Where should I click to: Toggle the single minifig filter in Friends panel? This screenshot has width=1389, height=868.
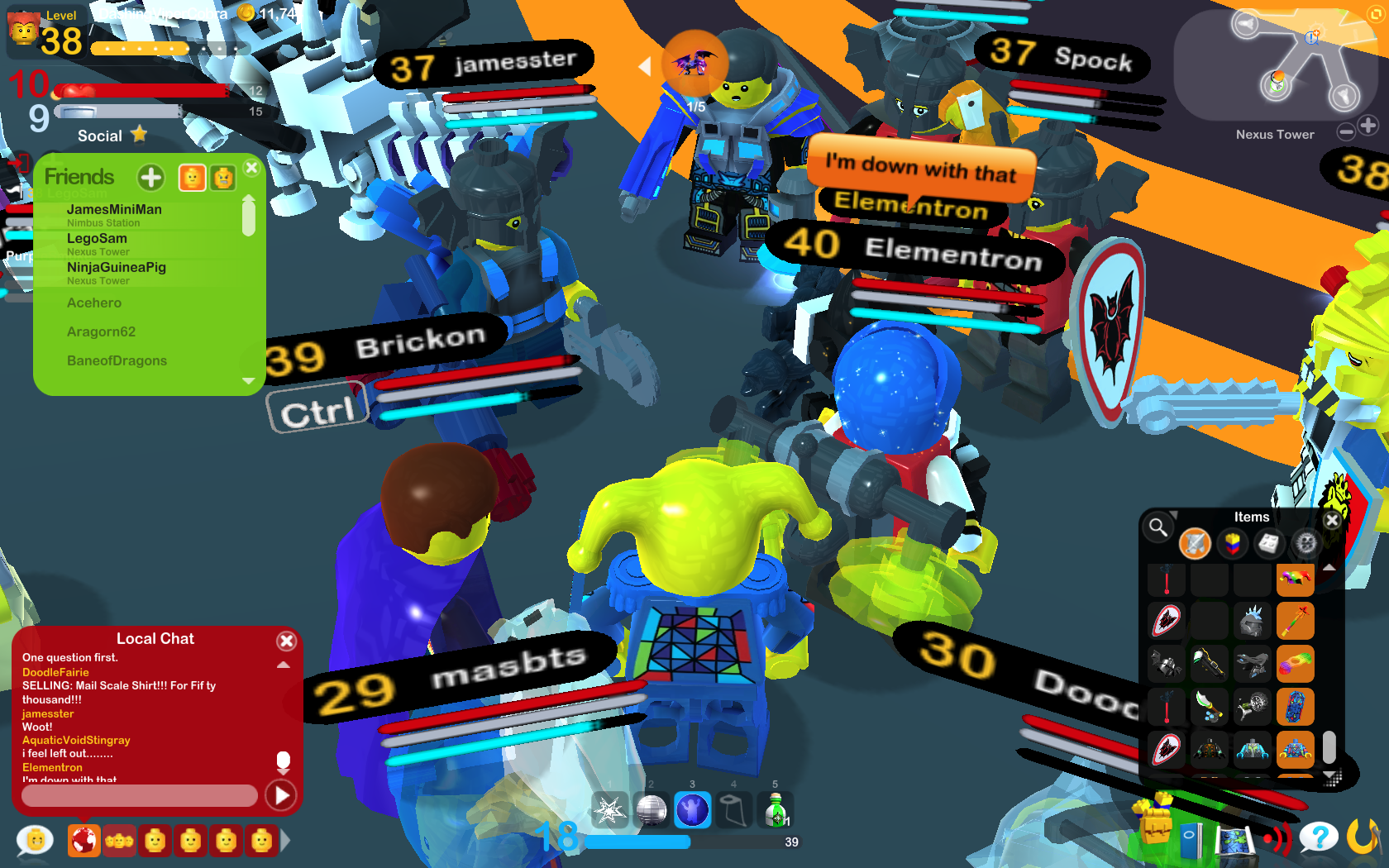coord(193,177)
